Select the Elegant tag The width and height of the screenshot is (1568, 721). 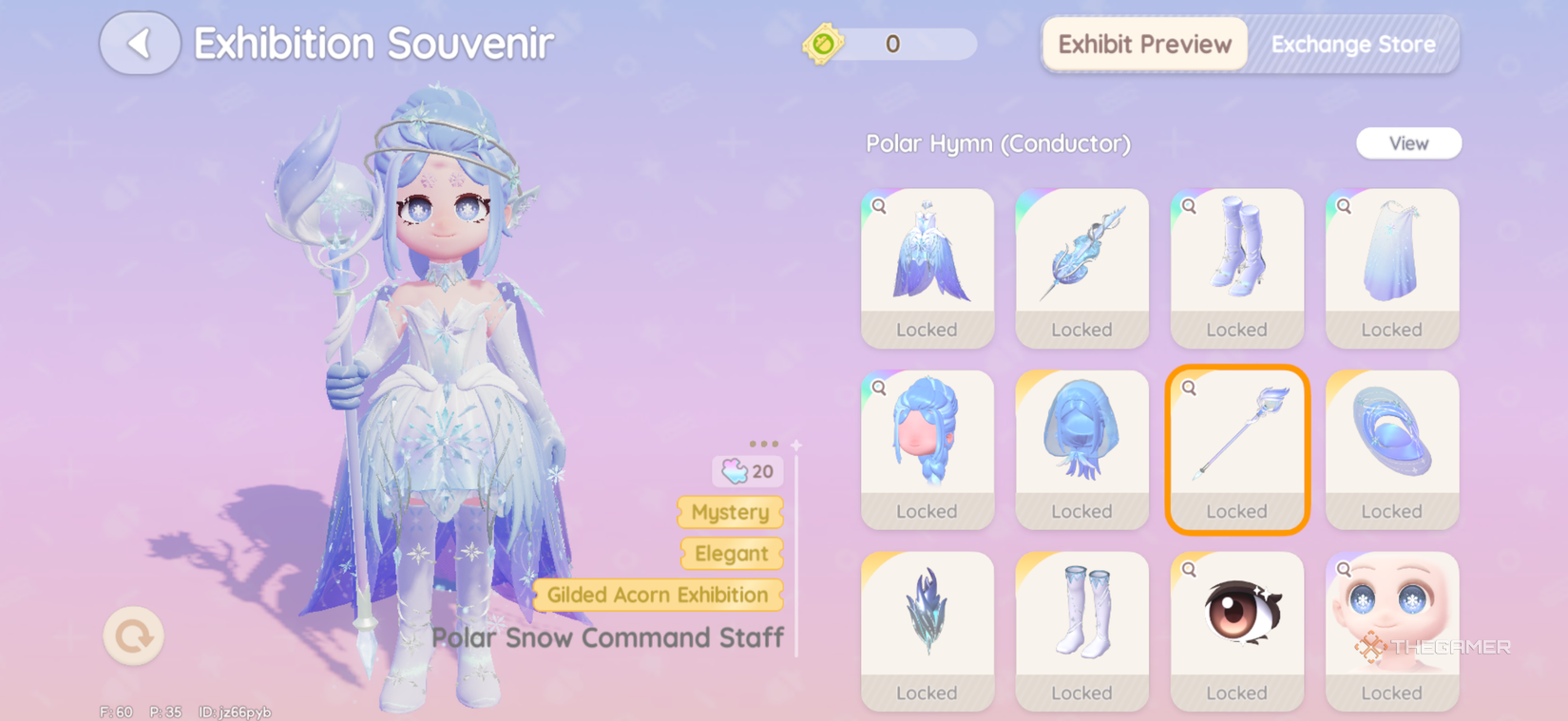coord(732,554)
